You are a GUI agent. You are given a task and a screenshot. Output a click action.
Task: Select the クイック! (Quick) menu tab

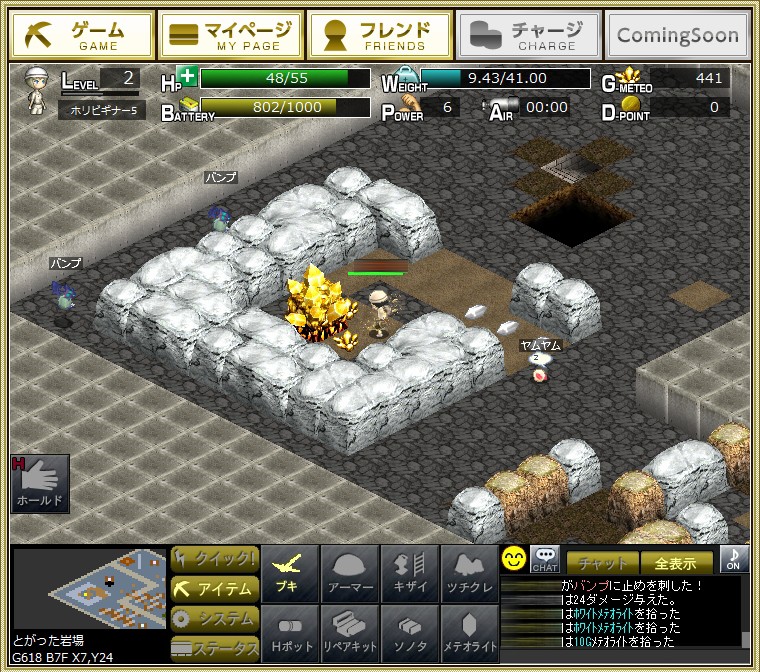(x=214, y=558)
